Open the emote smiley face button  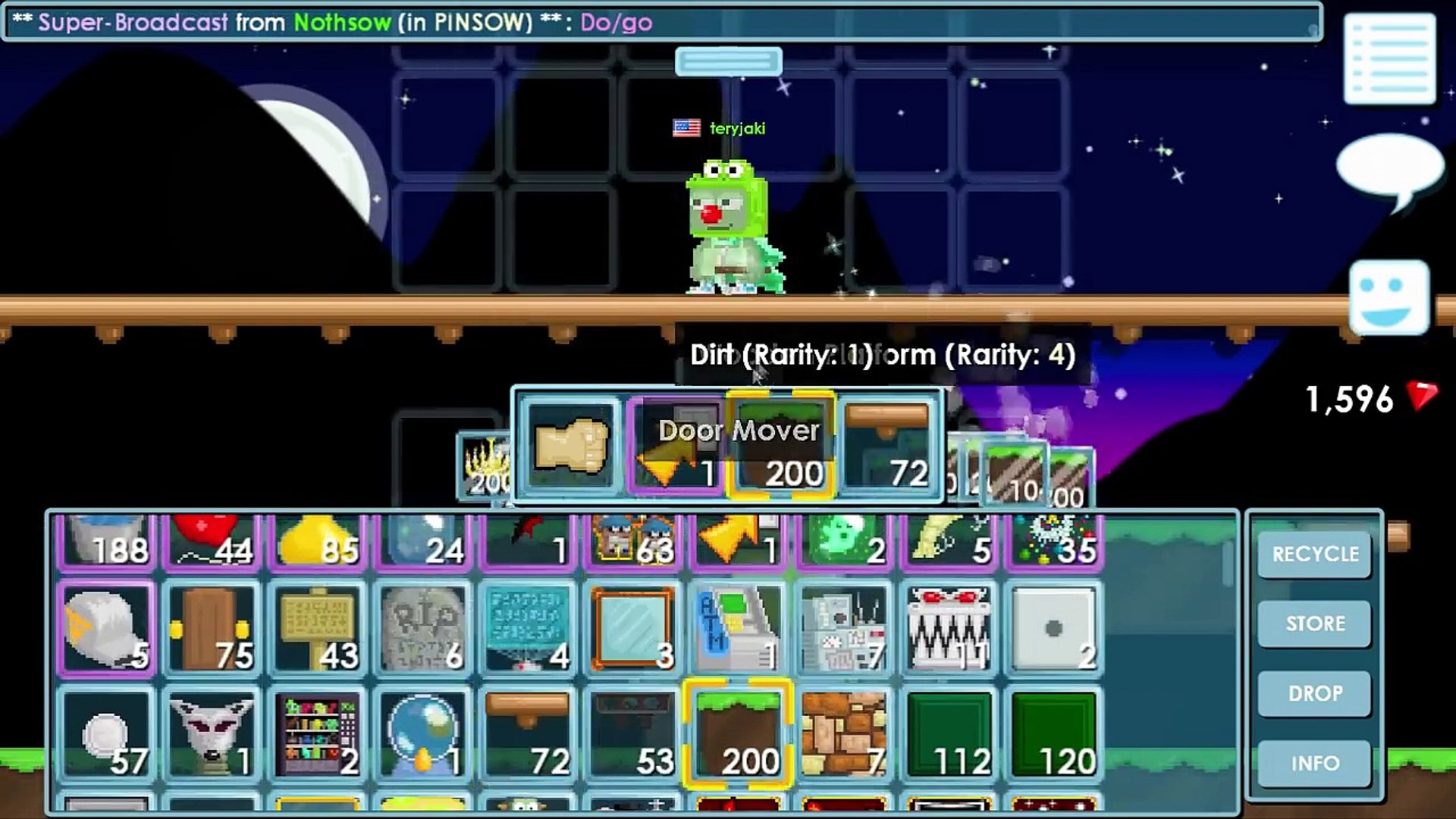tap(1389, 297)
